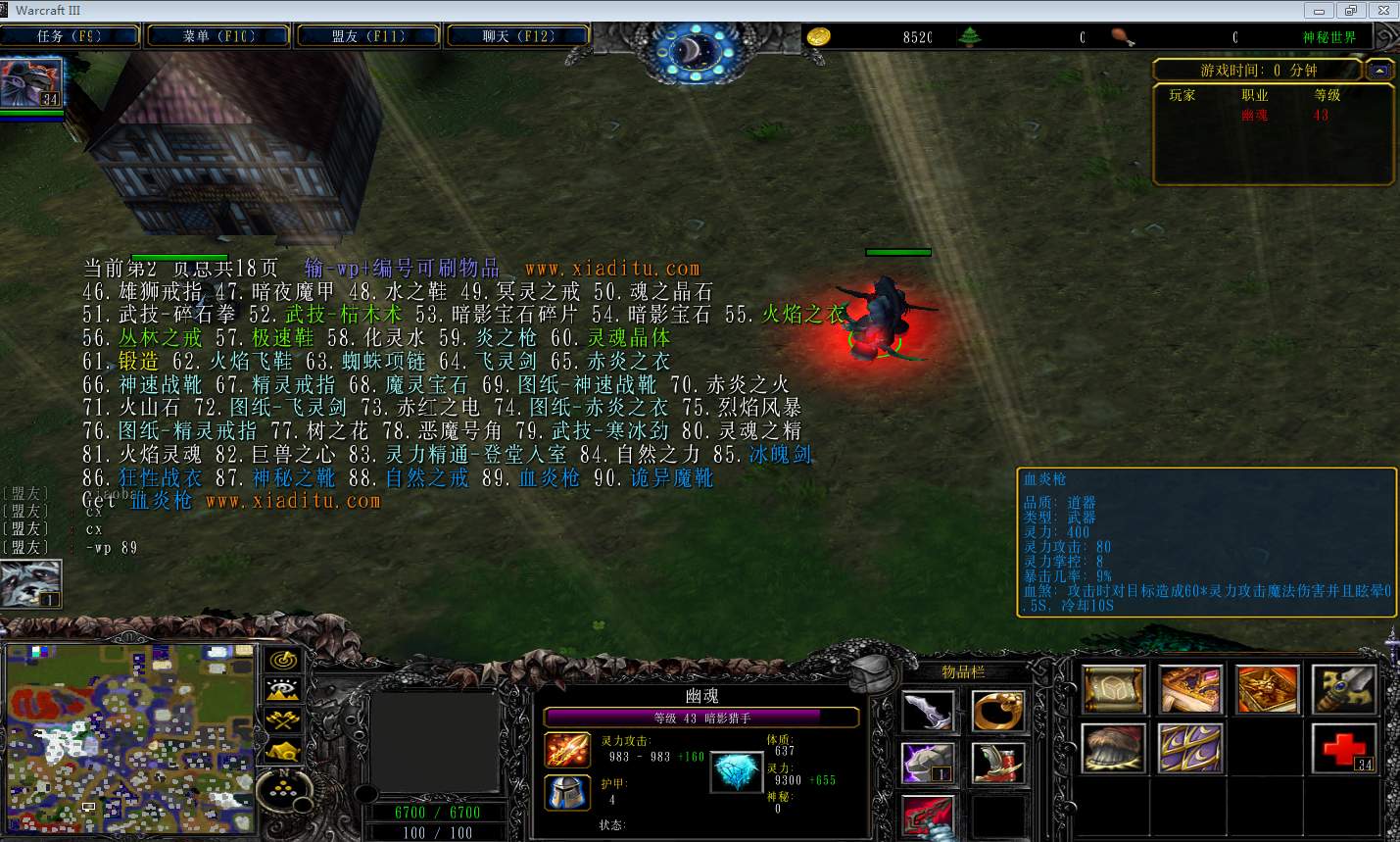Open the 任务 (F9) quests menu
Screen dimensions: 1400x842
pos(70,36)
